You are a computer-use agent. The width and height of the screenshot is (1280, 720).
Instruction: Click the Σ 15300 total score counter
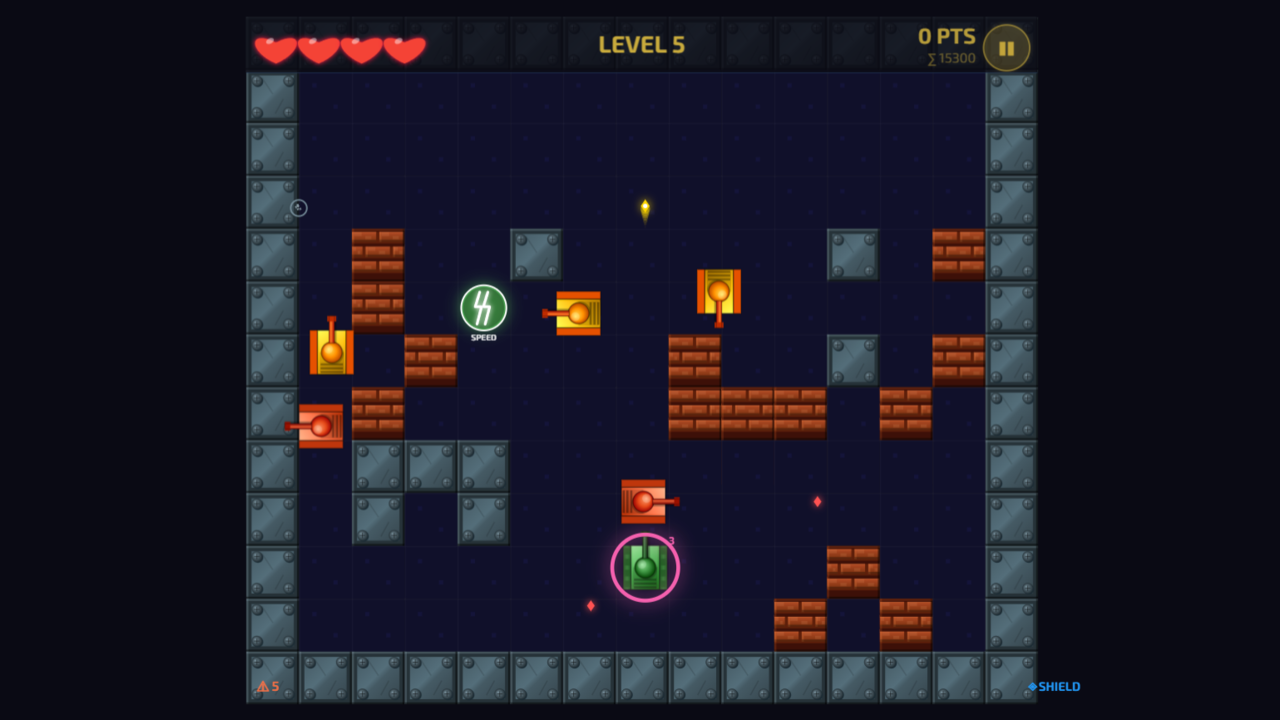pos(949,58)
